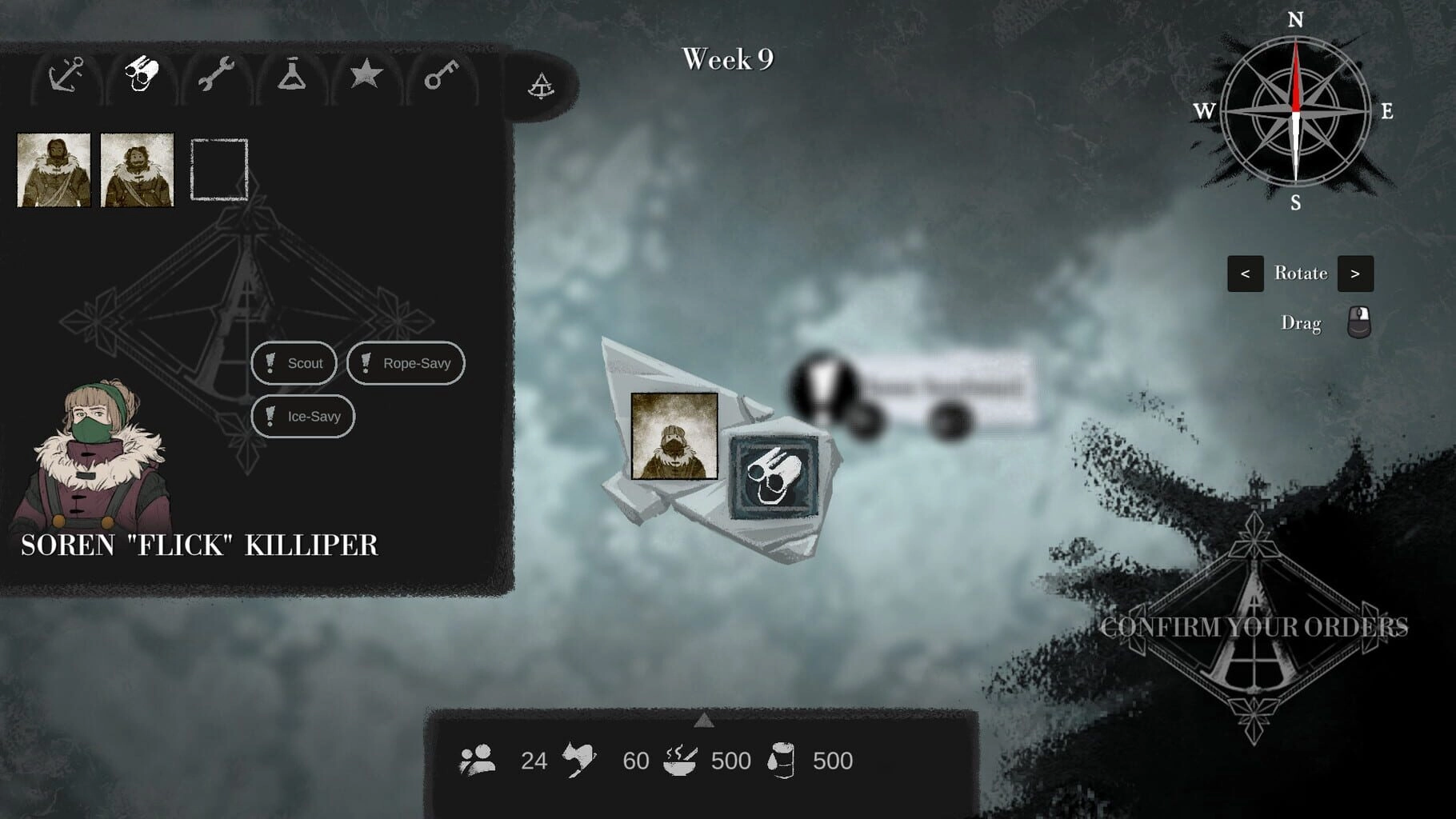Click the empty crew slot
The height and width of the screenshot is (819, 1456).
219,170
